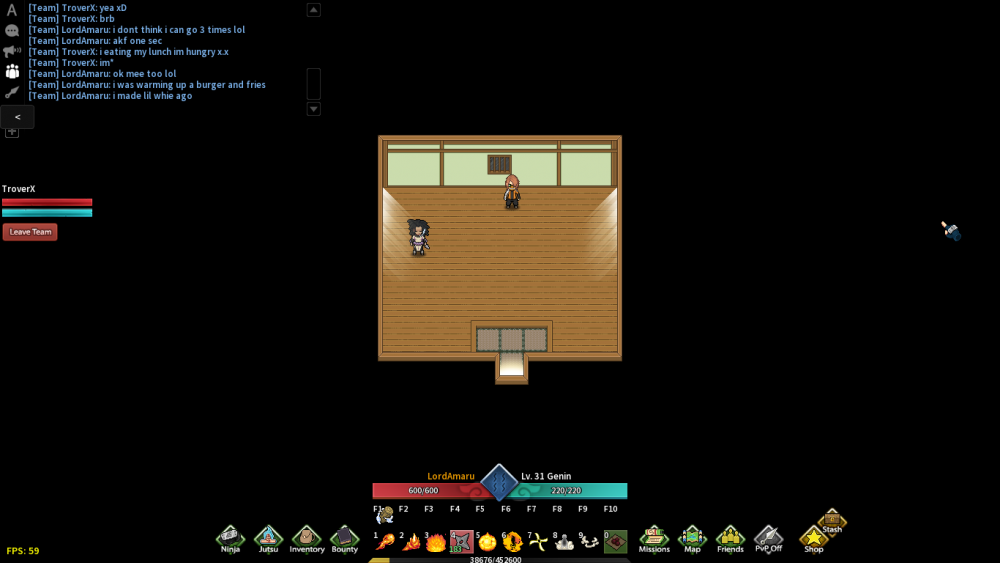Click the chat scroll-down arrow

pyautogui.click(x=313, y=108)
